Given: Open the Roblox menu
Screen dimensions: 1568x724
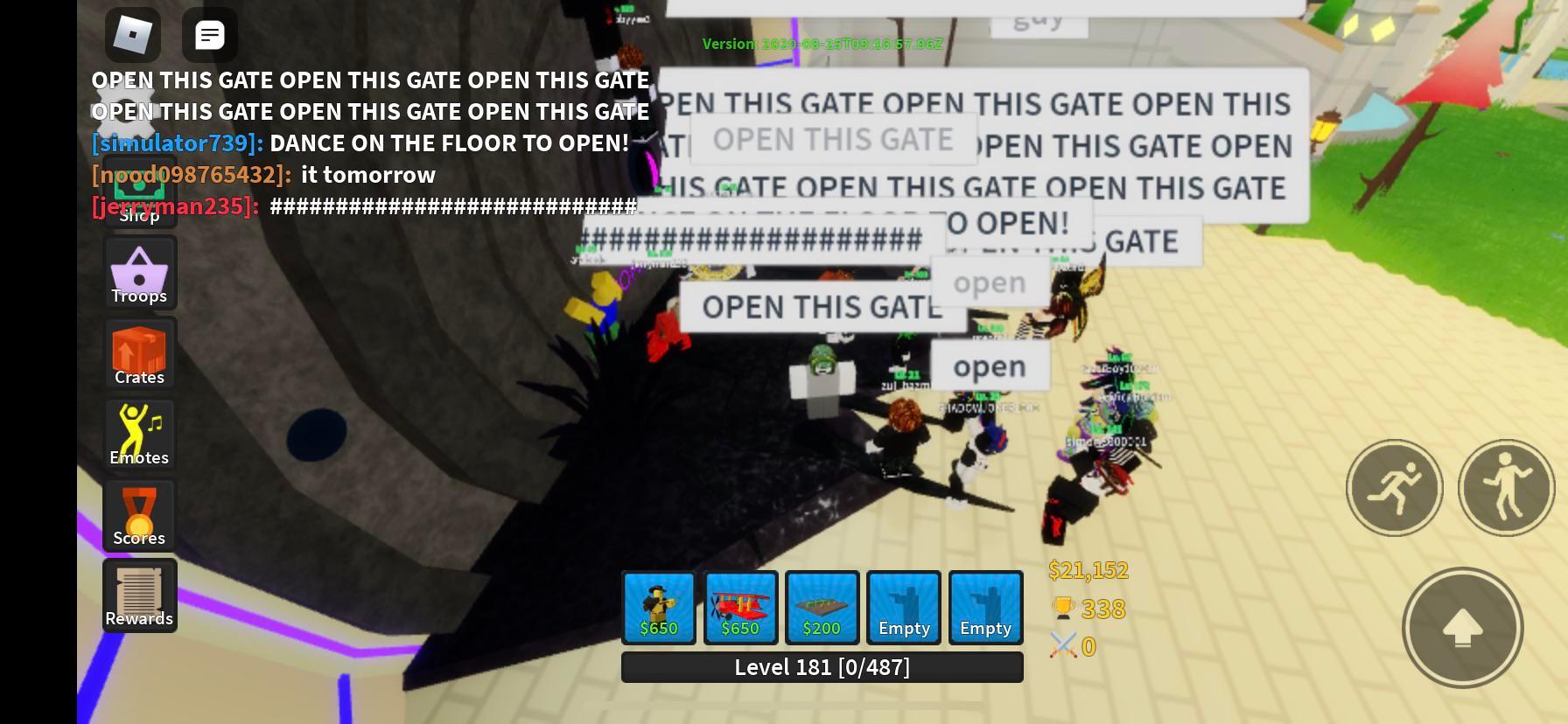Looking at the screenshot, I should [133, 35].
